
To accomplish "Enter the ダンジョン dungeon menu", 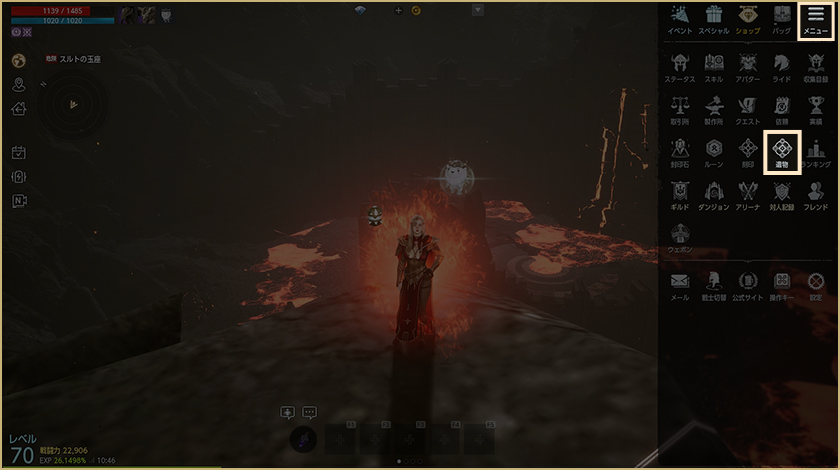I will [714, 194].
